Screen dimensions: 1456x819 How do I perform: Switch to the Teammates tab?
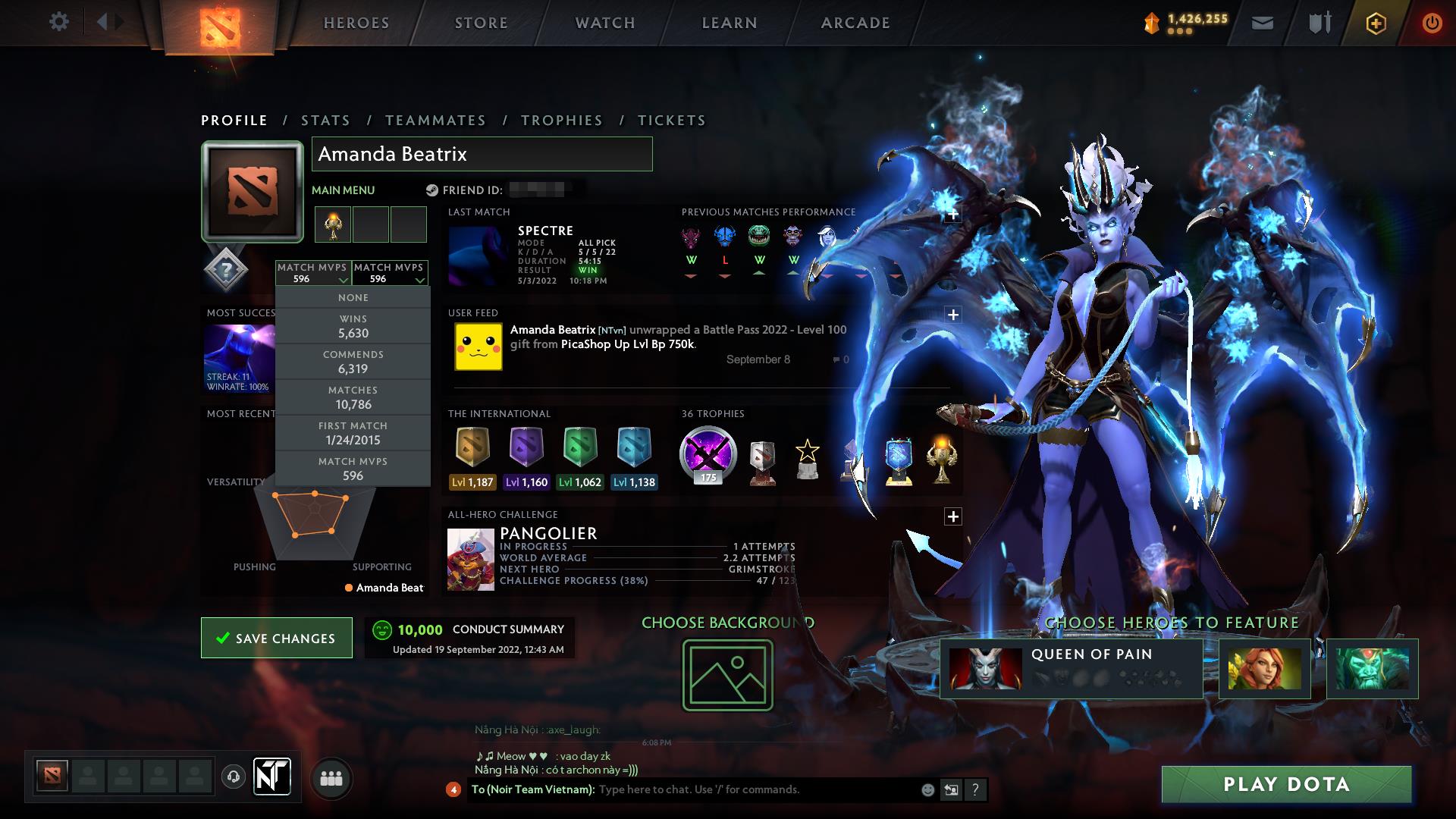(435, 121)
